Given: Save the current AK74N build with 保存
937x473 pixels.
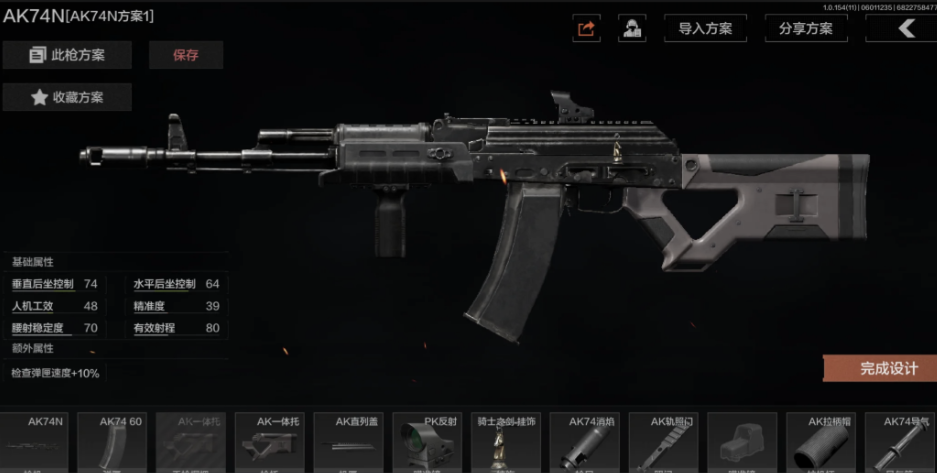Looking at the screenshot, I should click(x=186, y=55).
